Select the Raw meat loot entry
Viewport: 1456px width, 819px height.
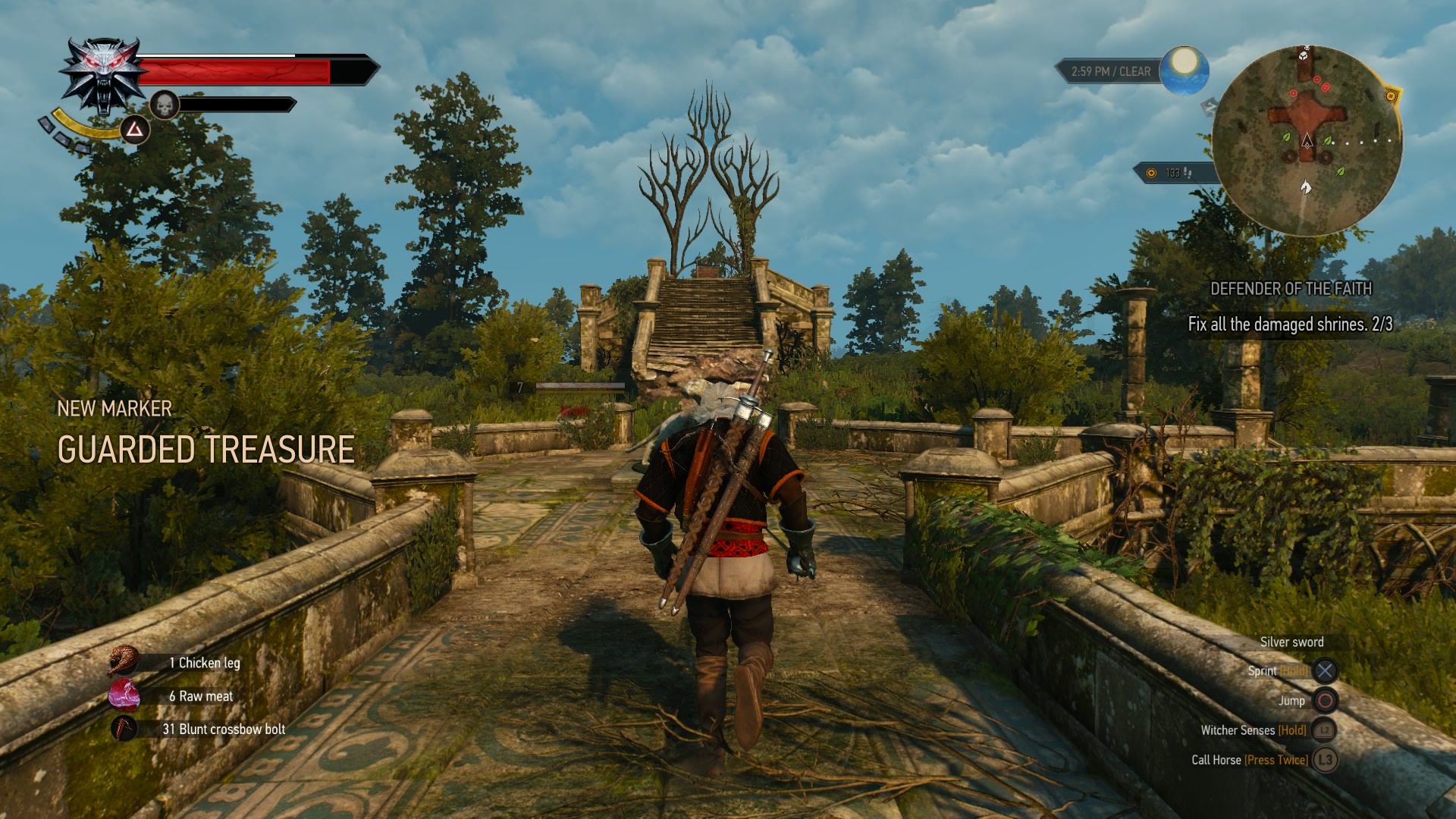click(x=200, y=696)
